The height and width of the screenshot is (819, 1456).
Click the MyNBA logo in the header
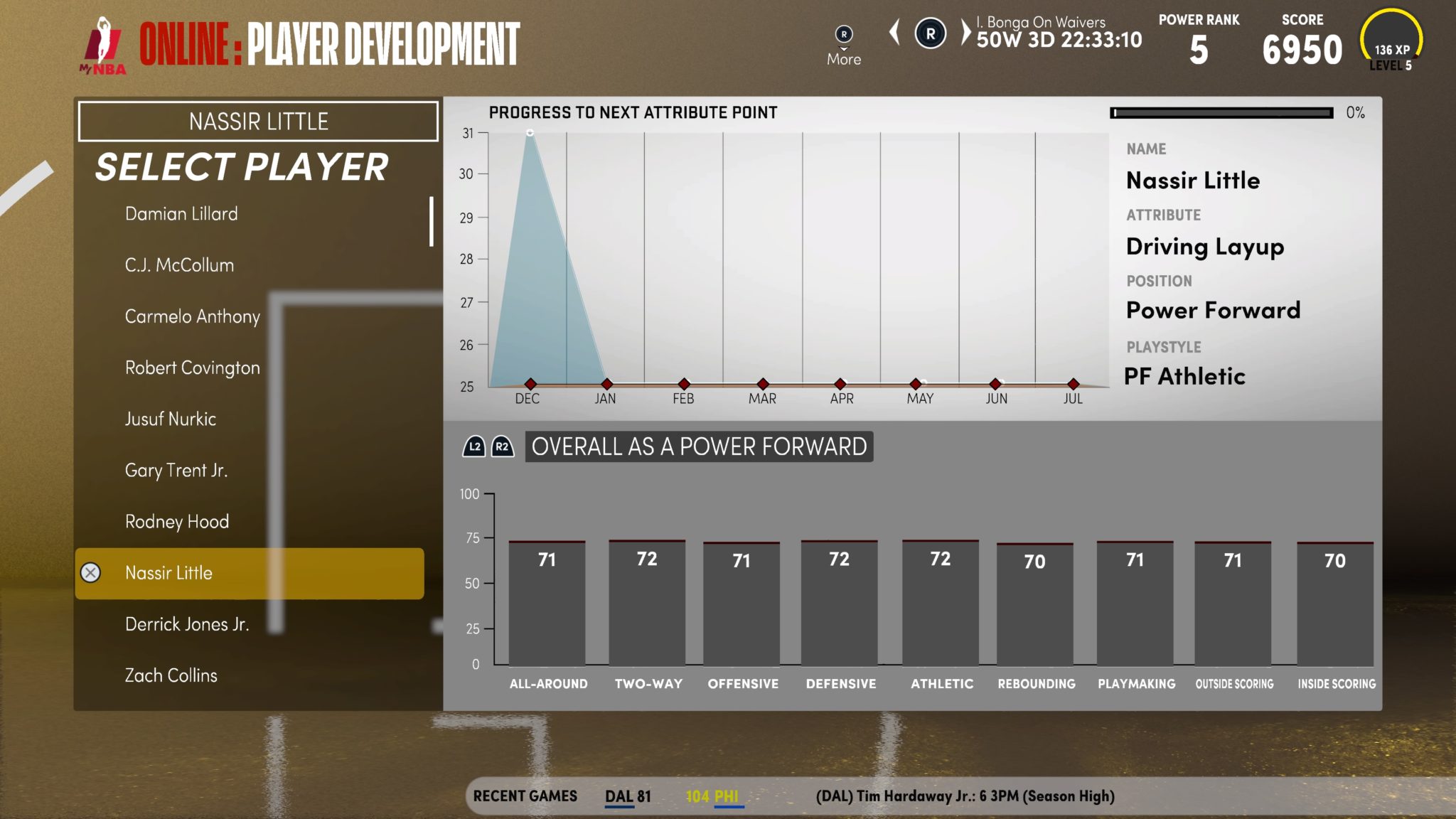point(104,46)
